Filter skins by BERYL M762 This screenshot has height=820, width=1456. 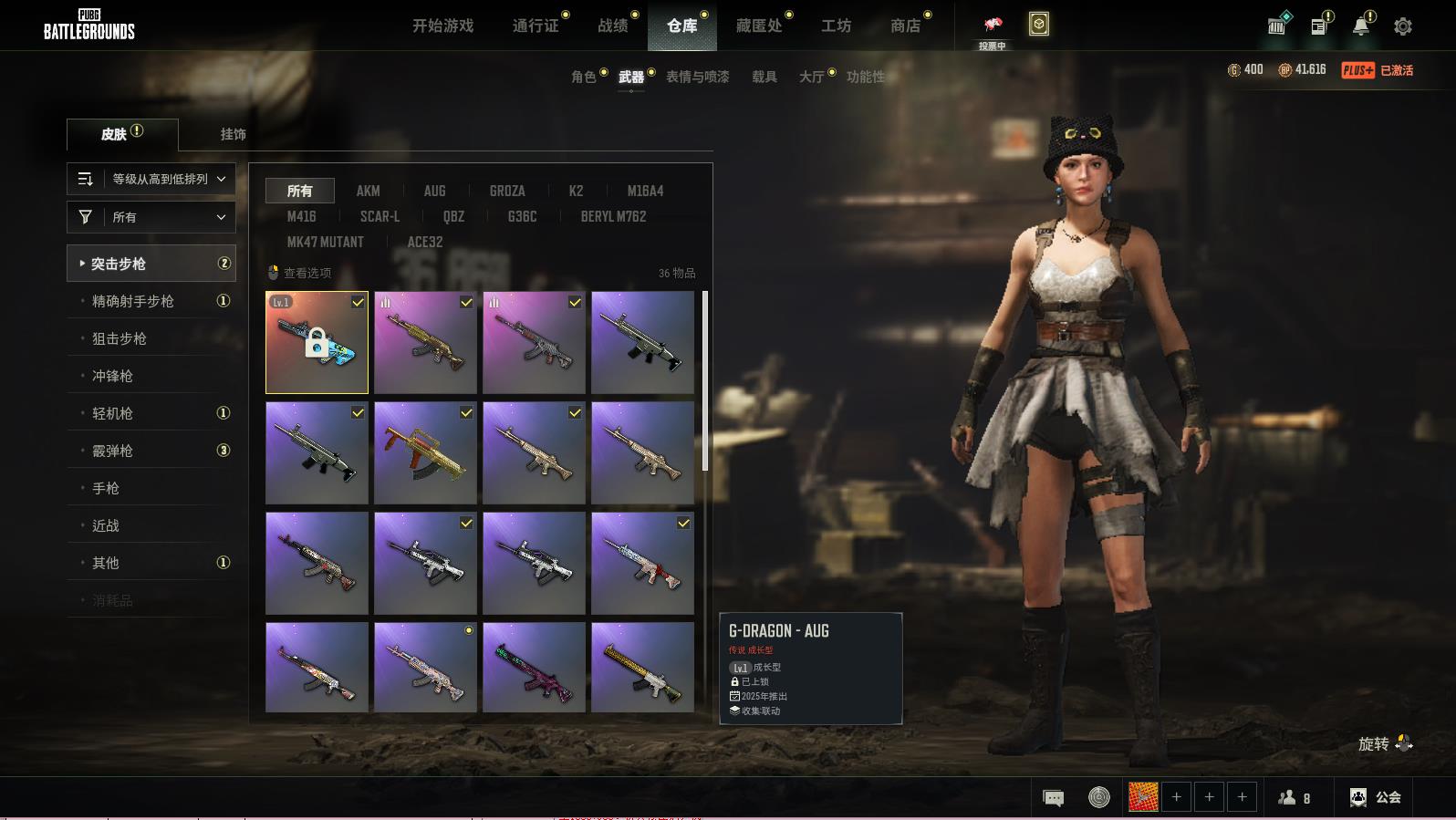click(613, 216)
